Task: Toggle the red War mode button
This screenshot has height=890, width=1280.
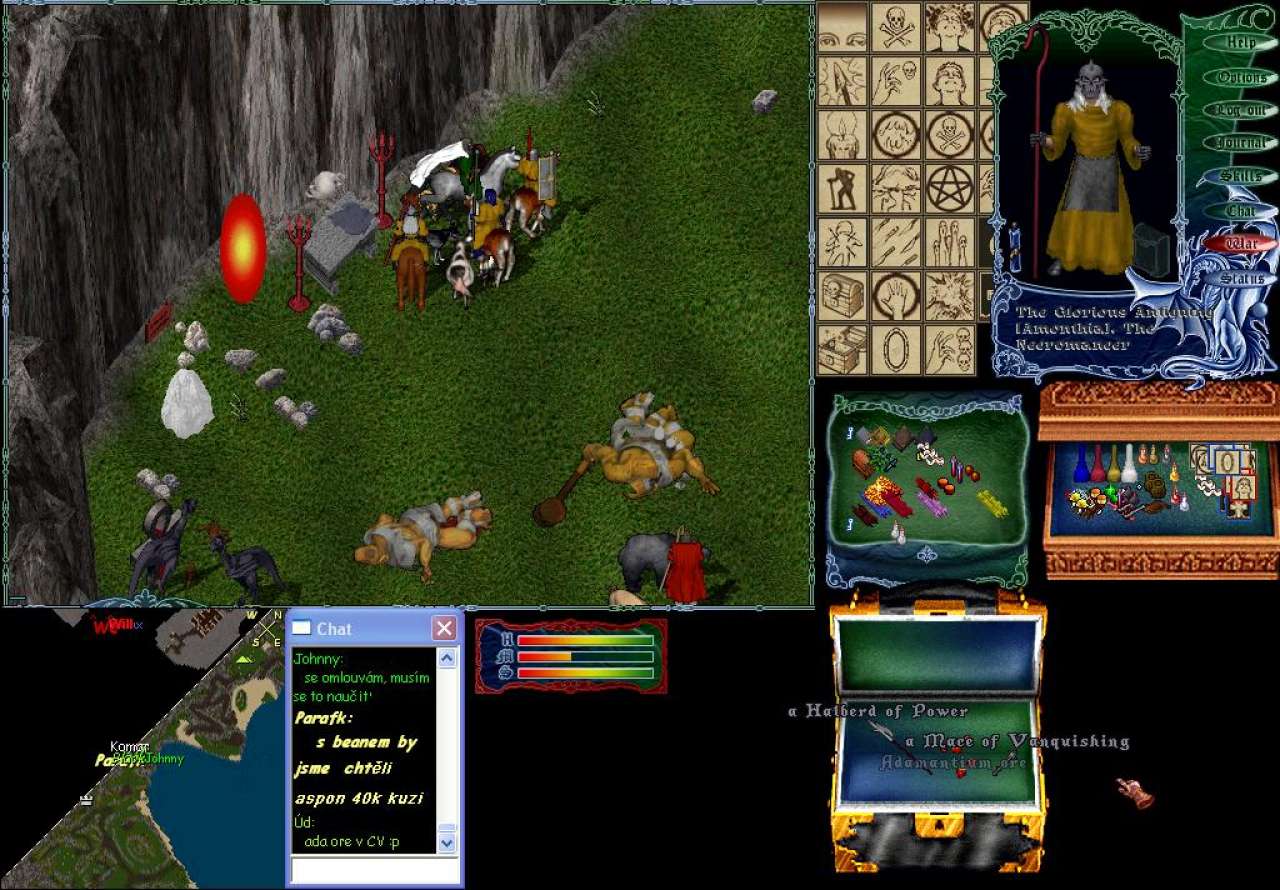Action: (x=1240, y=243)
